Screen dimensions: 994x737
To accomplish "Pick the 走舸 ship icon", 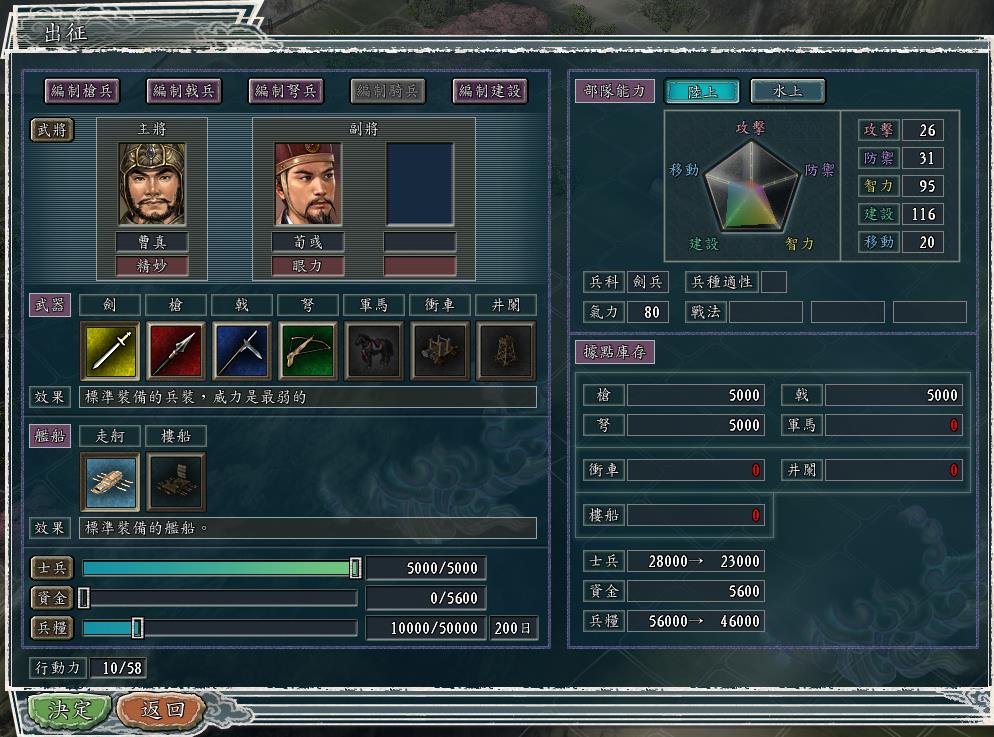I will (110, 482).
